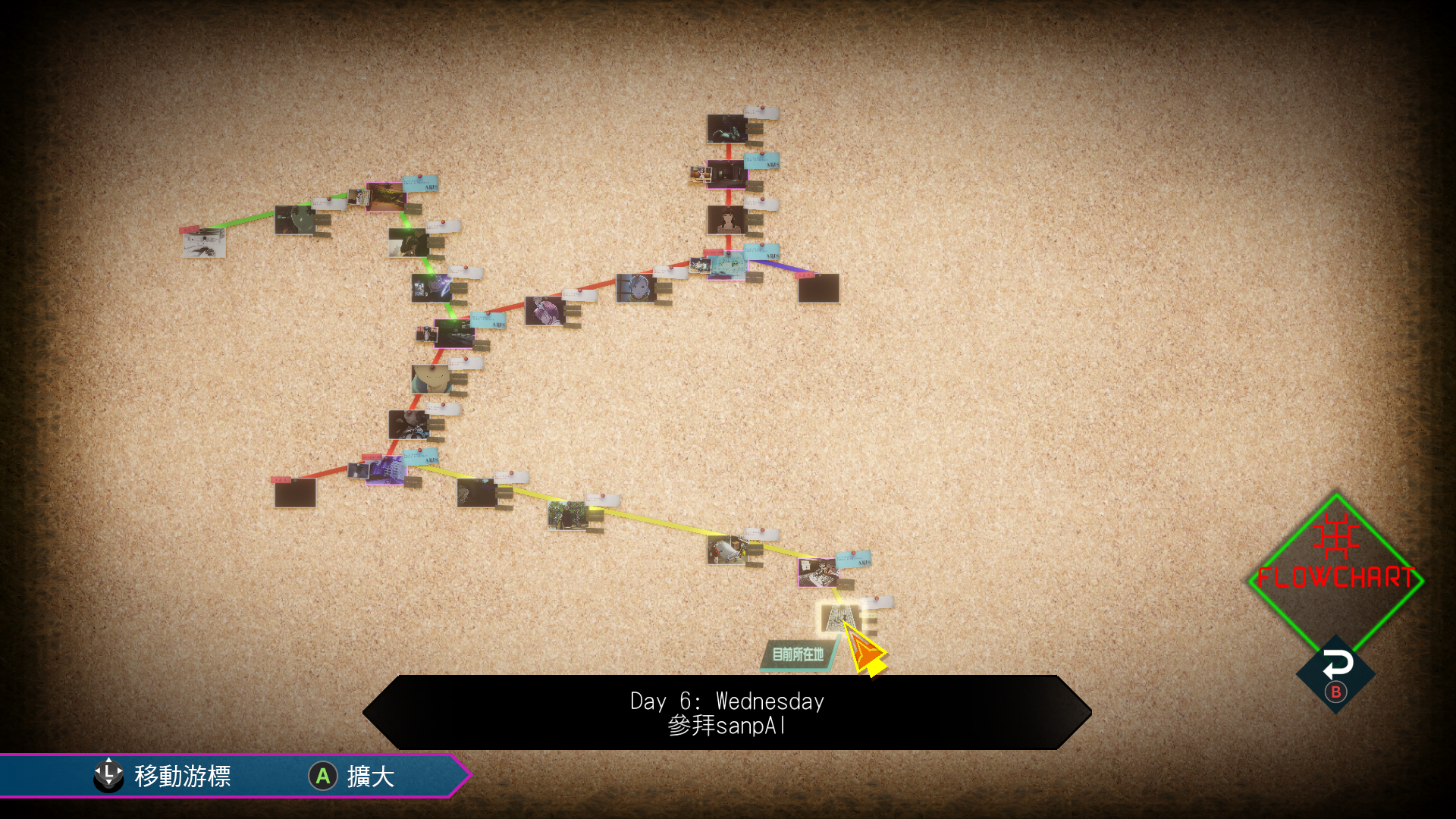Select the long-haired woman portrait node

(x=726, y=220)
